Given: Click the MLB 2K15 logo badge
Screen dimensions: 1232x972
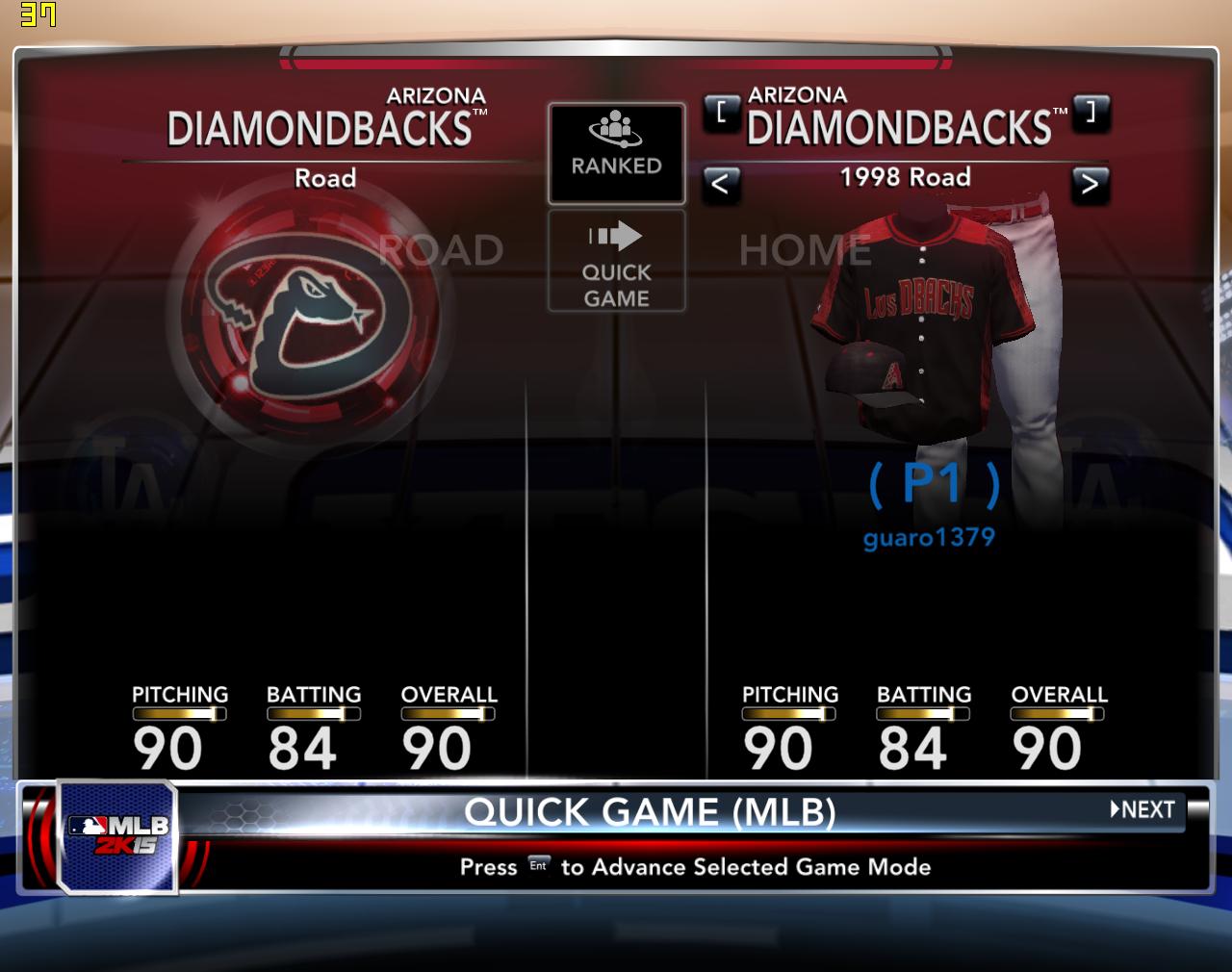Looking at the screenshot, I should pos(117,834).
